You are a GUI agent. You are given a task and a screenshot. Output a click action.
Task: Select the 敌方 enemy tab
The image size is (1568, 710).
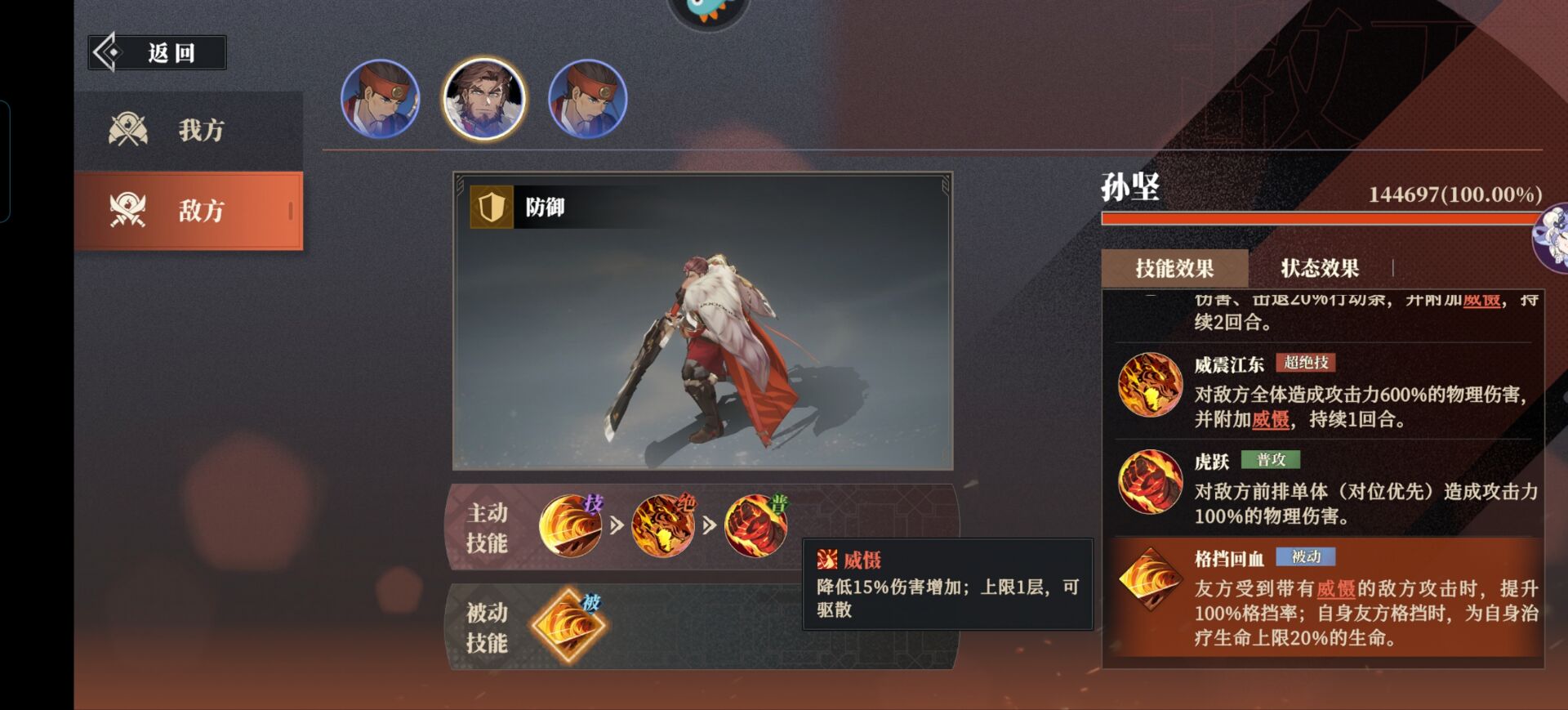pyautogui.click(x=189, y=211)
